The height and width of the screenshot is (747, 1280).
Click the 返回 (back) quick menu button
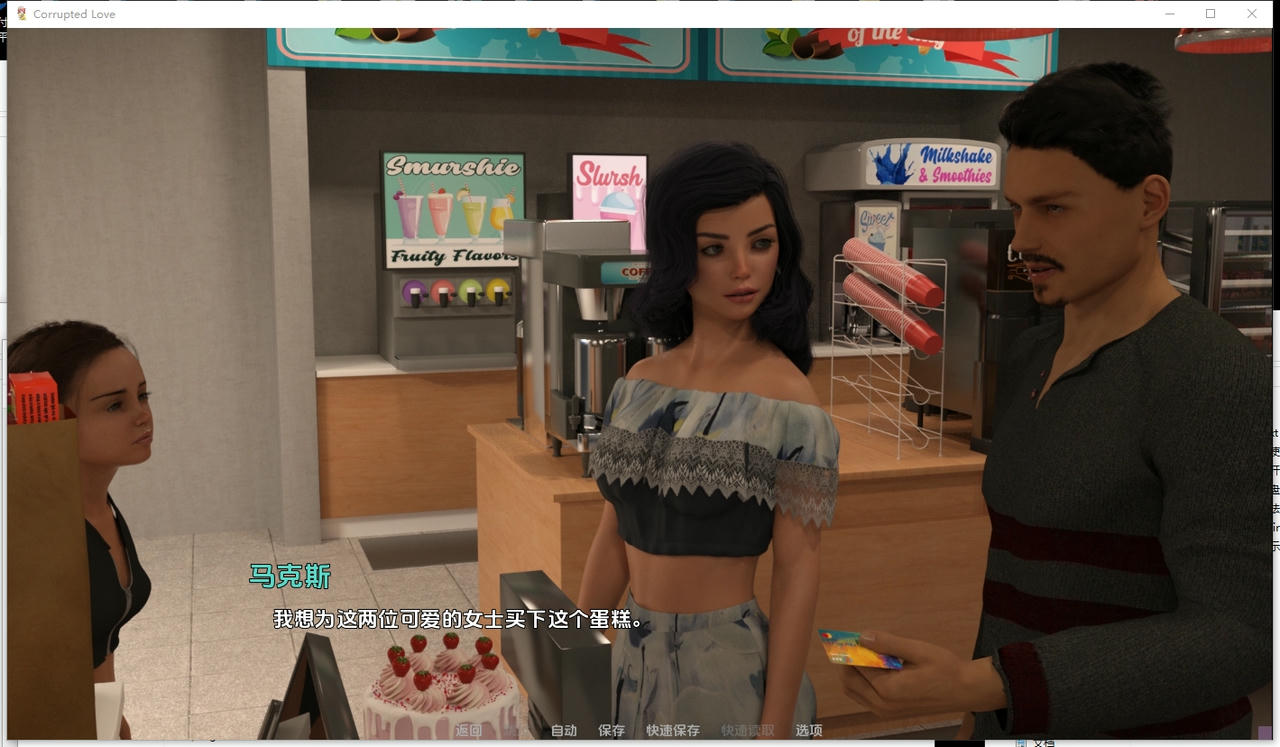pos(468,731)
